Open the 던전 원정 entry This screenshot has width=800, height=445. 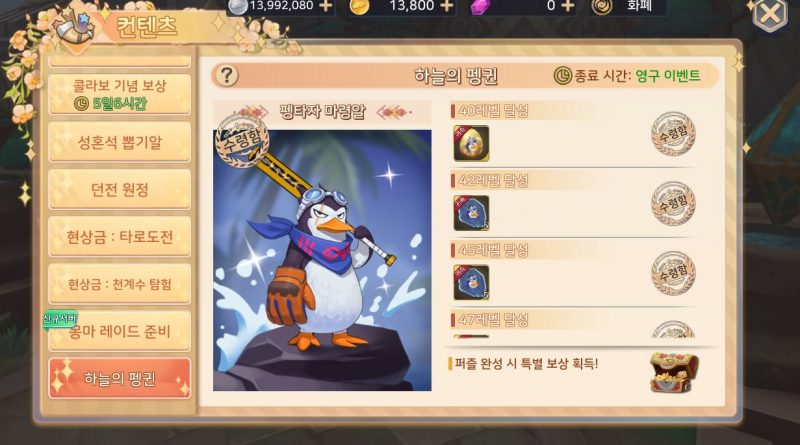click(119, 189)
